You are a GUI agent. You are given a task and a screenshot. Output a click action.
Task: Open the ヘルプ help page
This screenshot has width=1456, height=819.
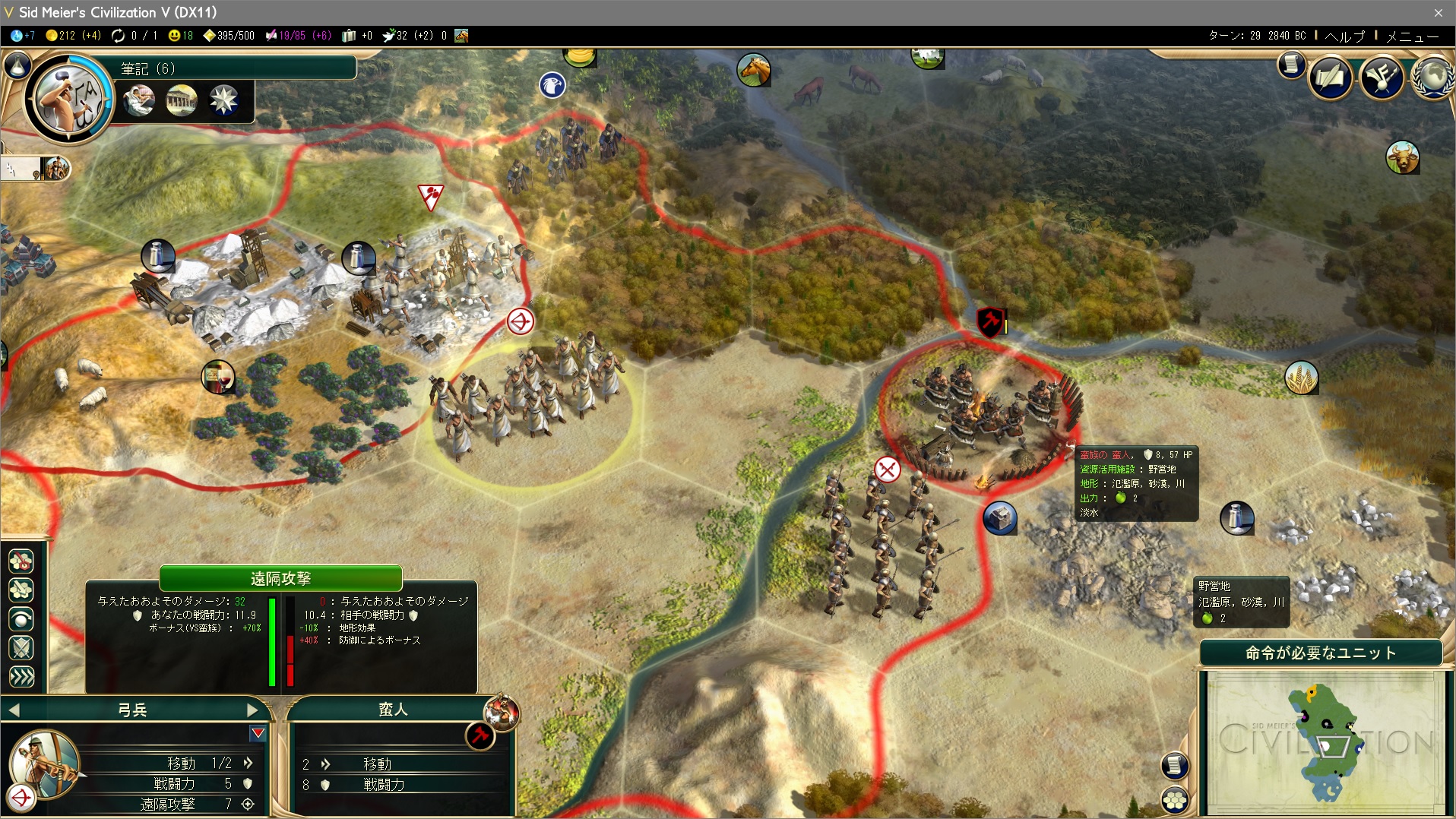[x=1344, y=36]
